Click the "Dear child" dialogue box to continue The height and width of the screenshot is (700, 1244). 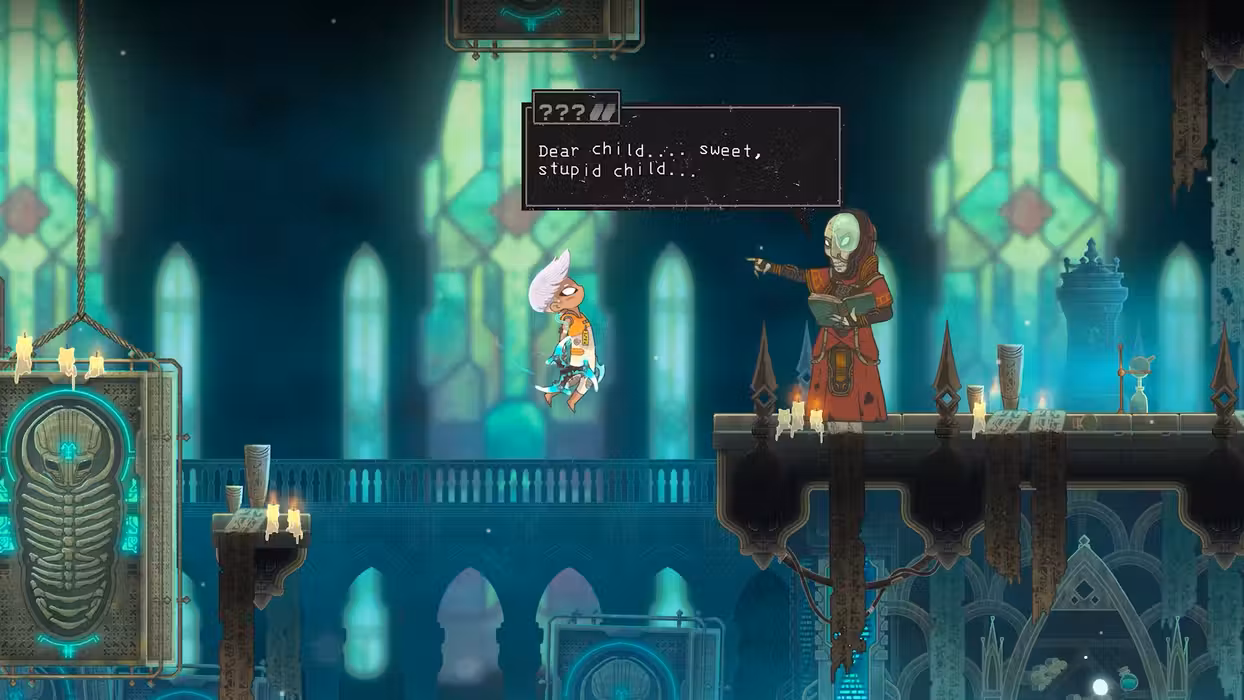pos(682,158)
